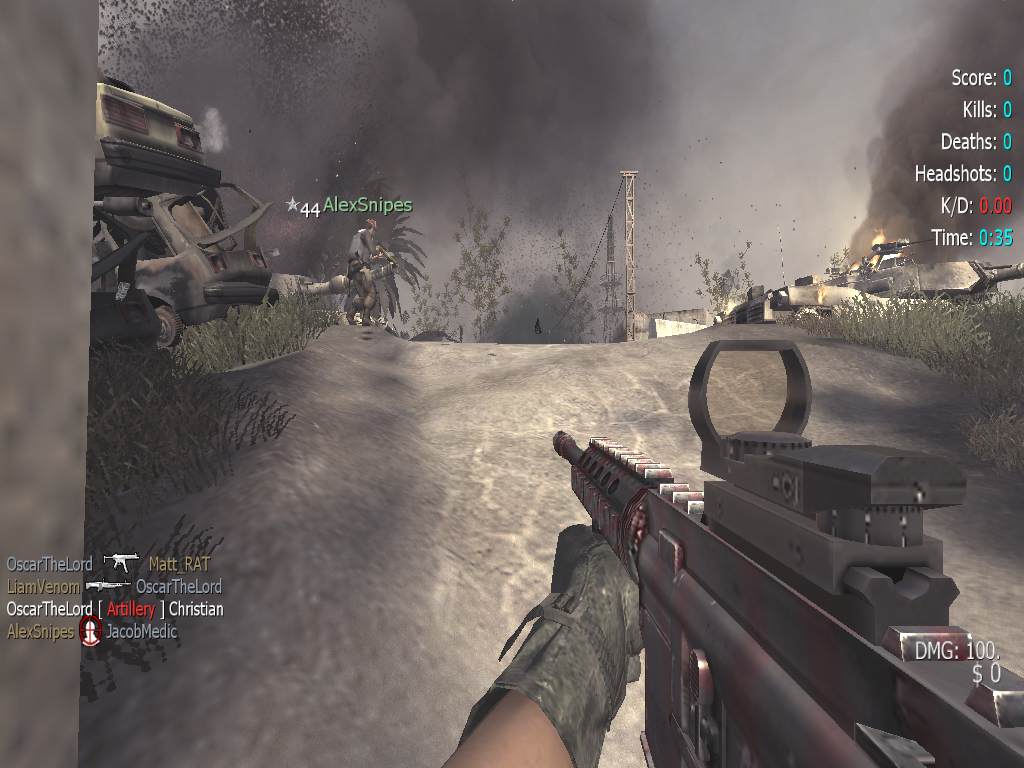Click the submachine gun kill icon
The image size is (1024, 768).
pos(121,564)
